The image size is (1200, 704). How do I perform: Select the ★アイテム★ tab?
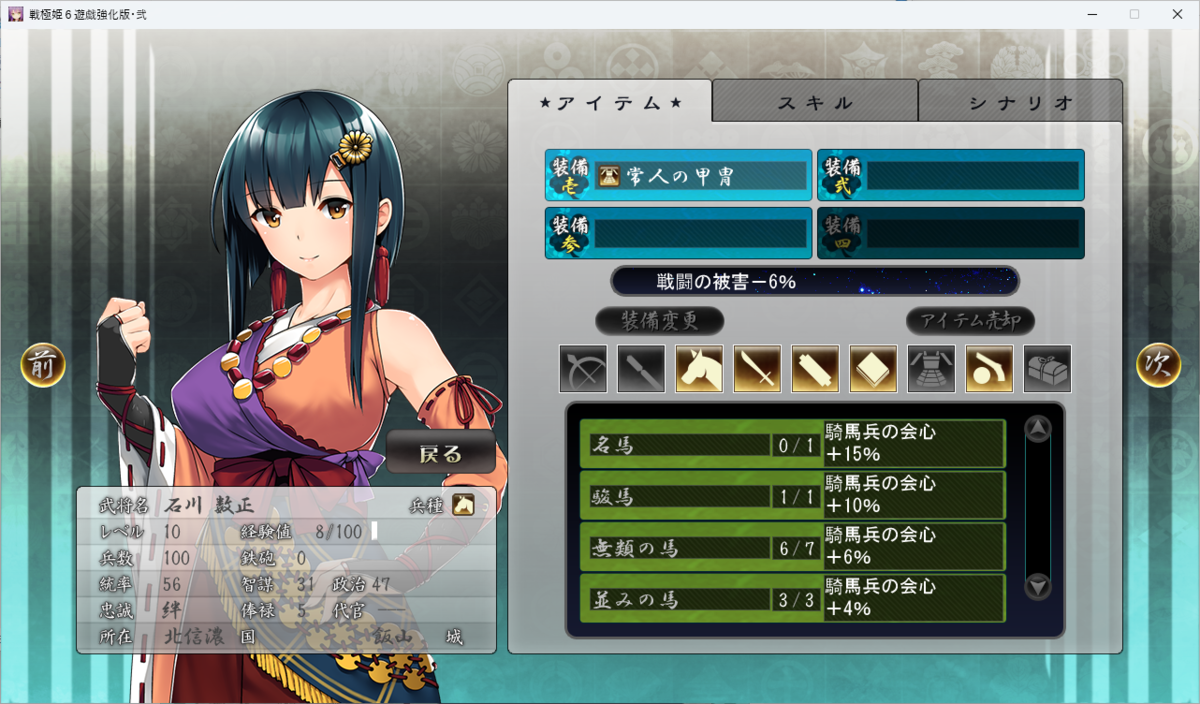pyautogui.click(x=610, y=102)
